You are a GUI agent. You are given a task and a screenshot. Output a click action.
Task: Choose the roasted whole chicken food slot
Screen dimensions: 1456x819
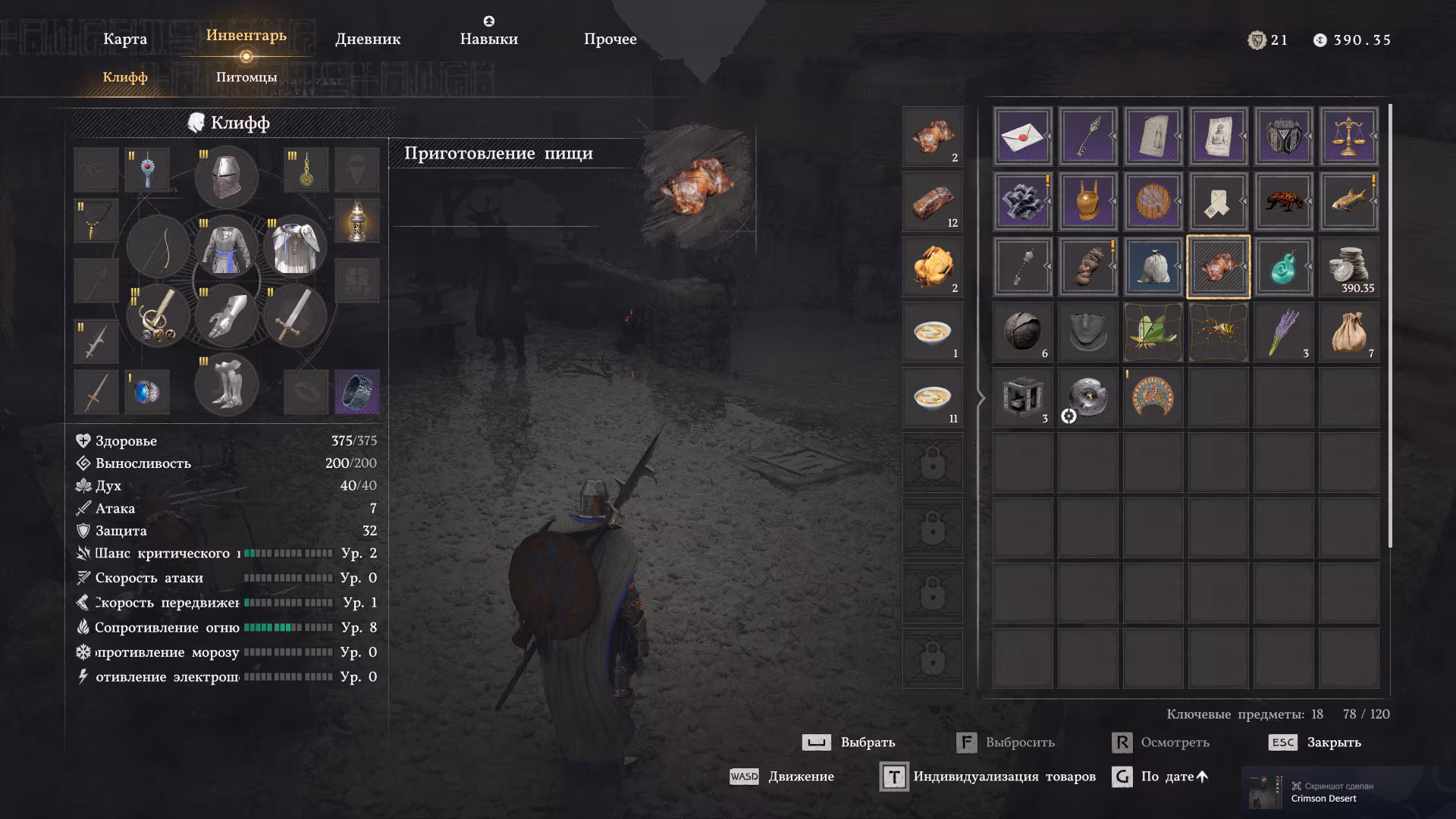pyautogui.click(x=932, y=267)
